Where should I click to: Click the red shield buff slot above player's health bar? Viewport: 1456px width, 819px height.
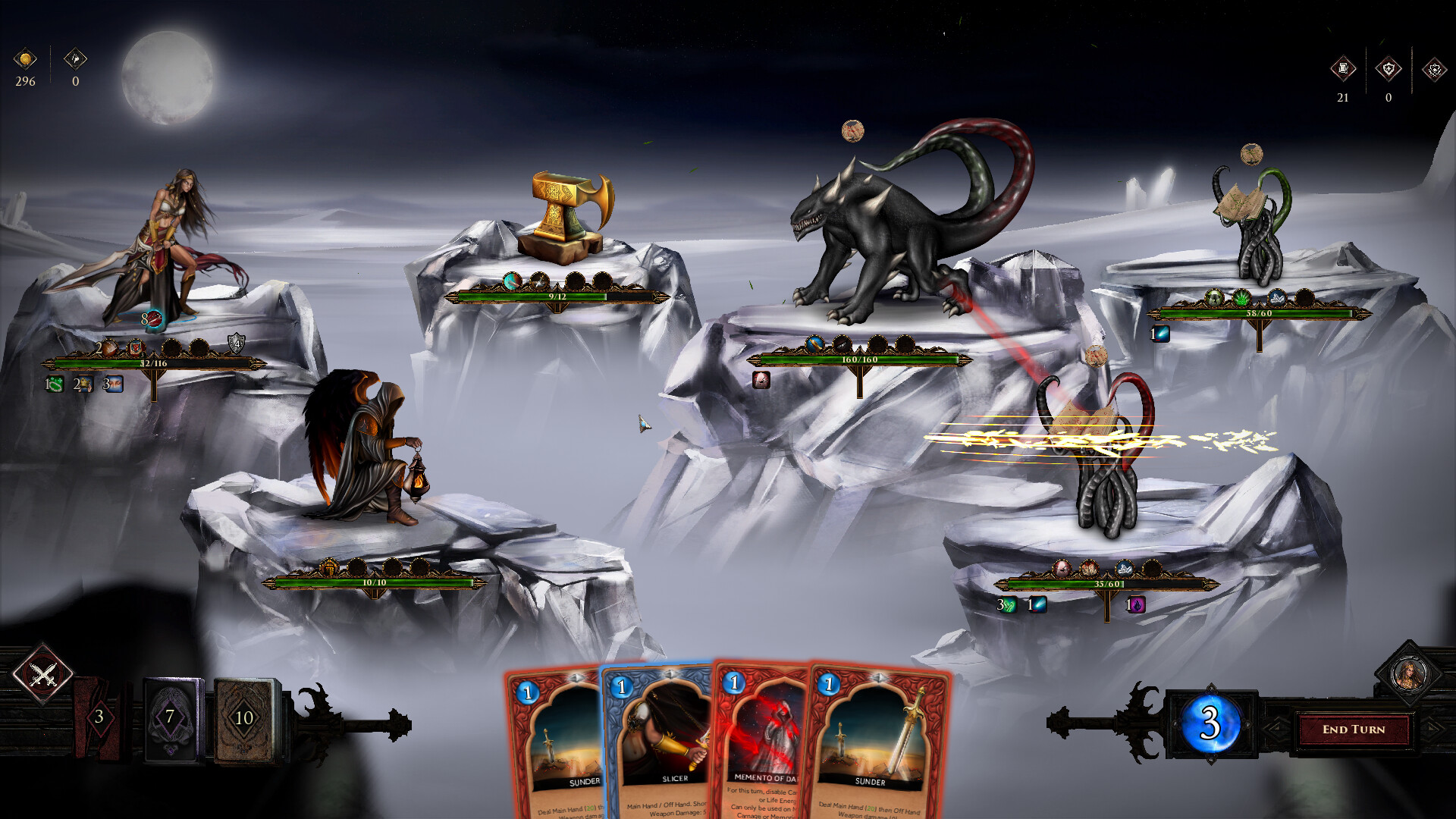(136, 348)
